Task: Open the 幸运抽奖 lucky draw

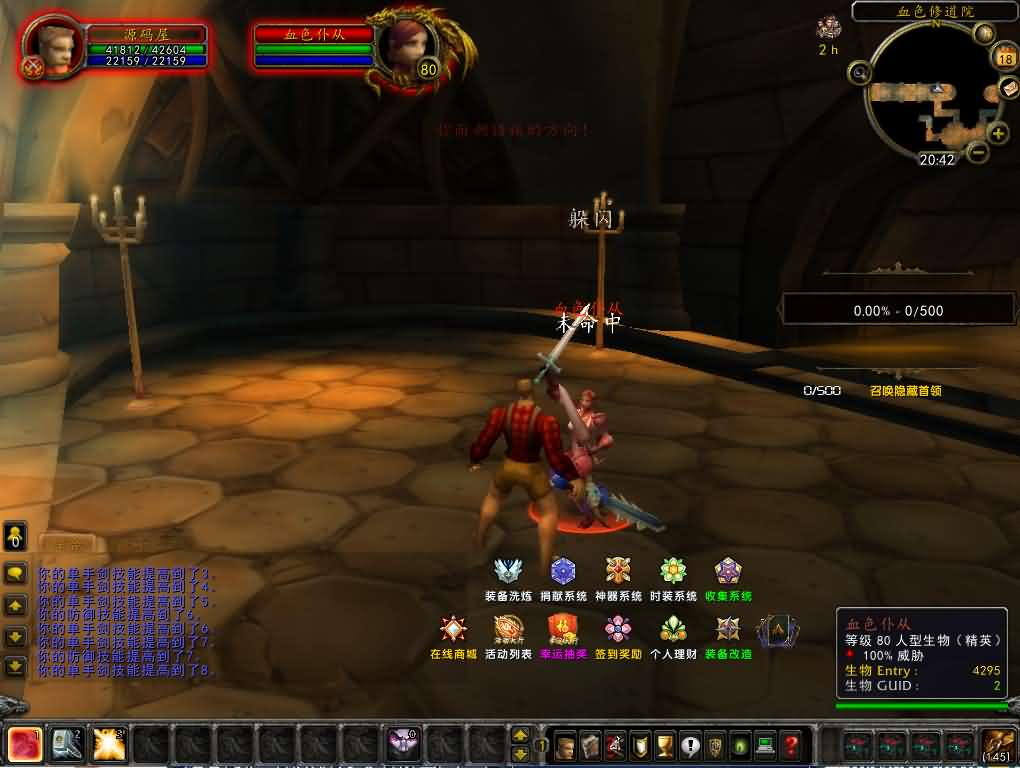Action: click(563, 630)
